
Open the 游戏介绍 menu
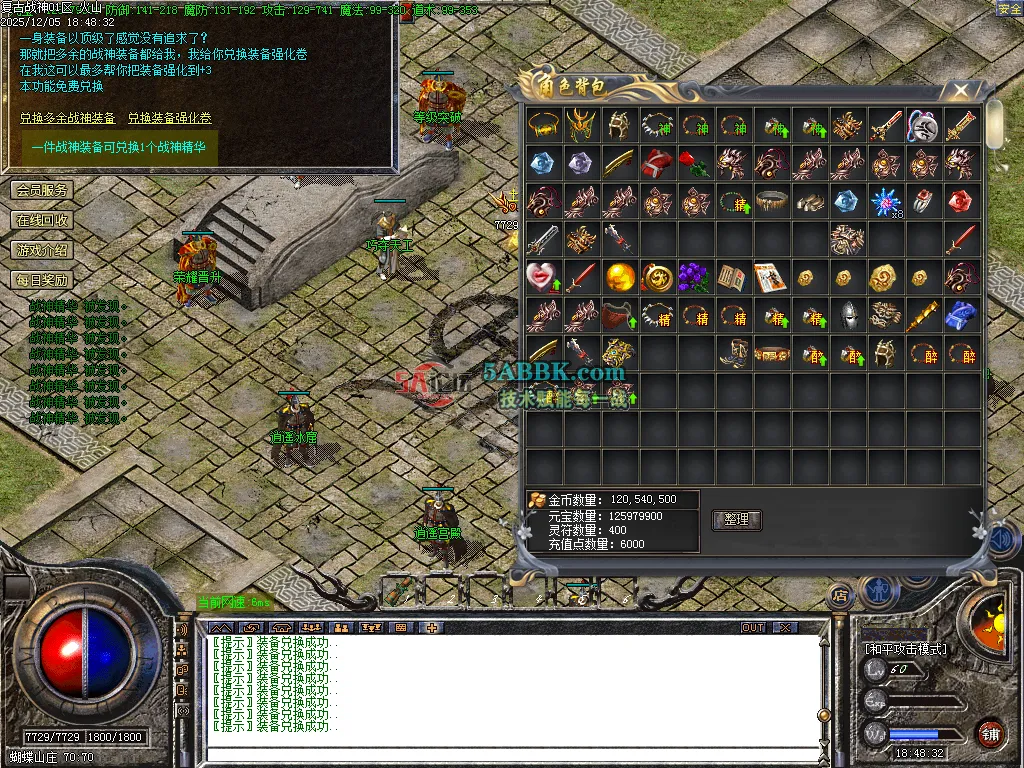click(x=42, y=250)
